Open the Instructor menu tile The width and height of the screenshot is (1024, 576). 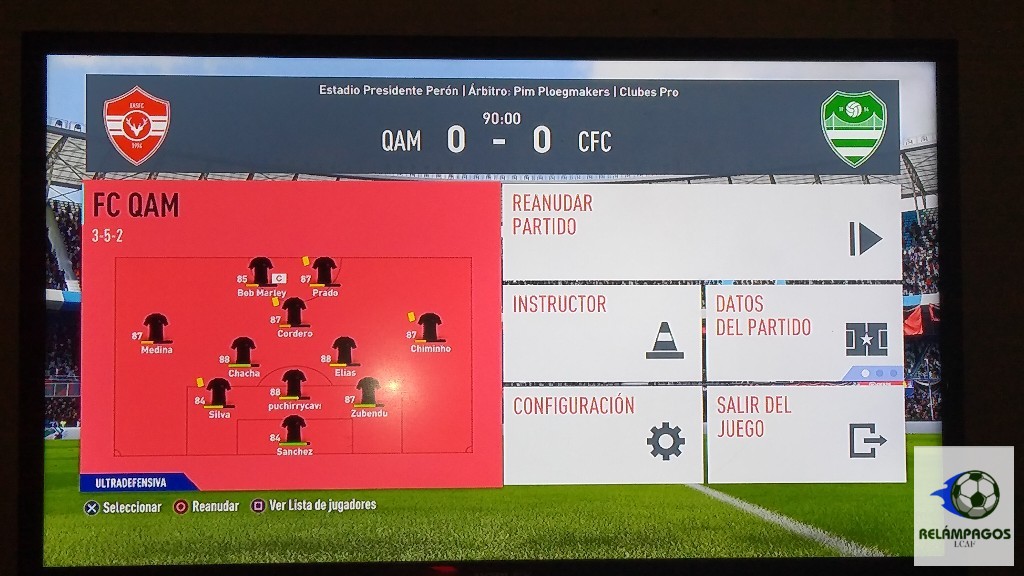tap(601, 332)
